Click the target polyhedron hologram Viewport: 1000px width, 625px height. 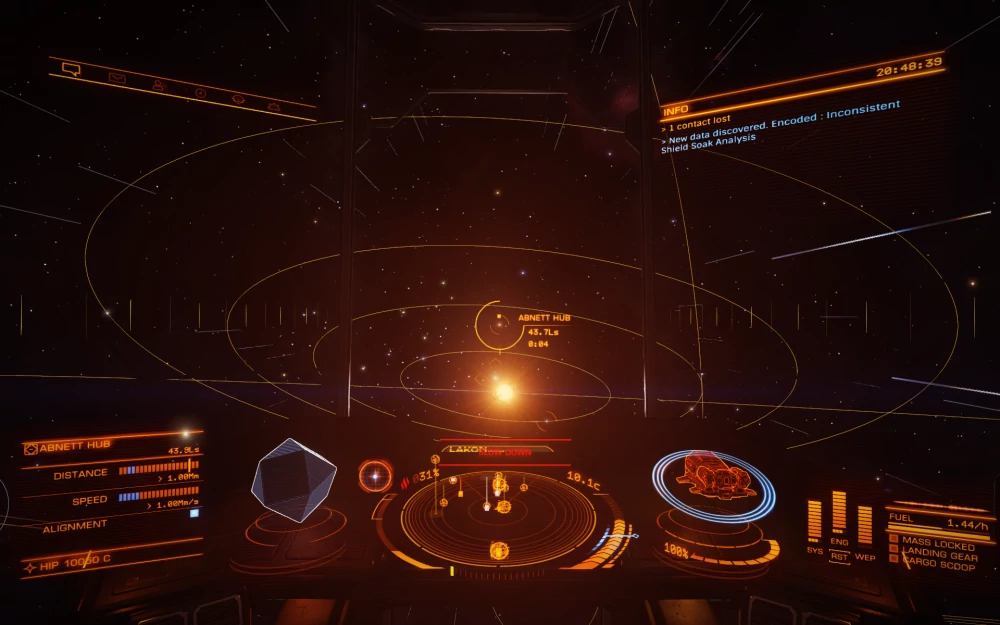tap(293, 481)
